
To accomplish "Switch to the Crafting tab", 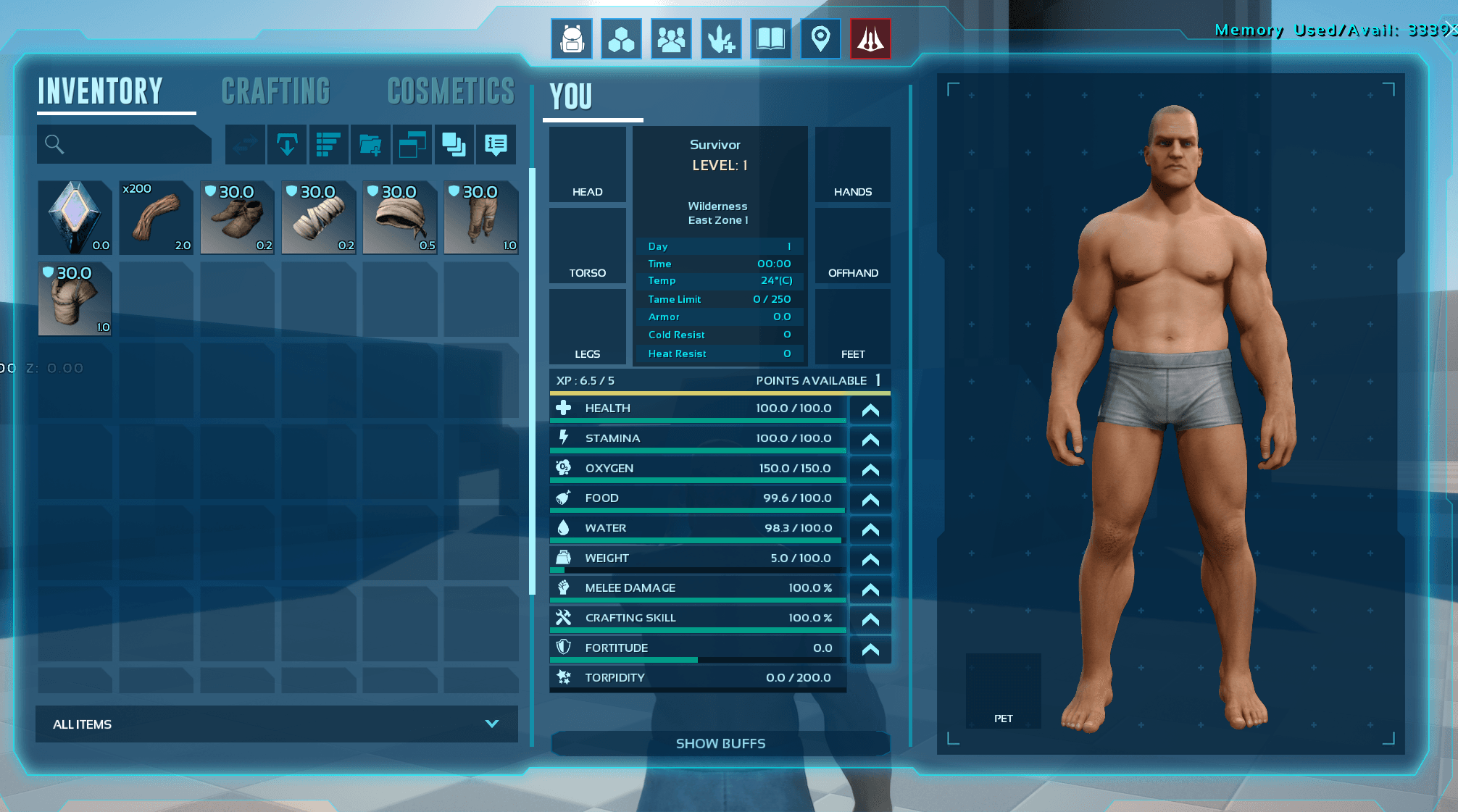I will pyautogui.click(x=275, y=92).
